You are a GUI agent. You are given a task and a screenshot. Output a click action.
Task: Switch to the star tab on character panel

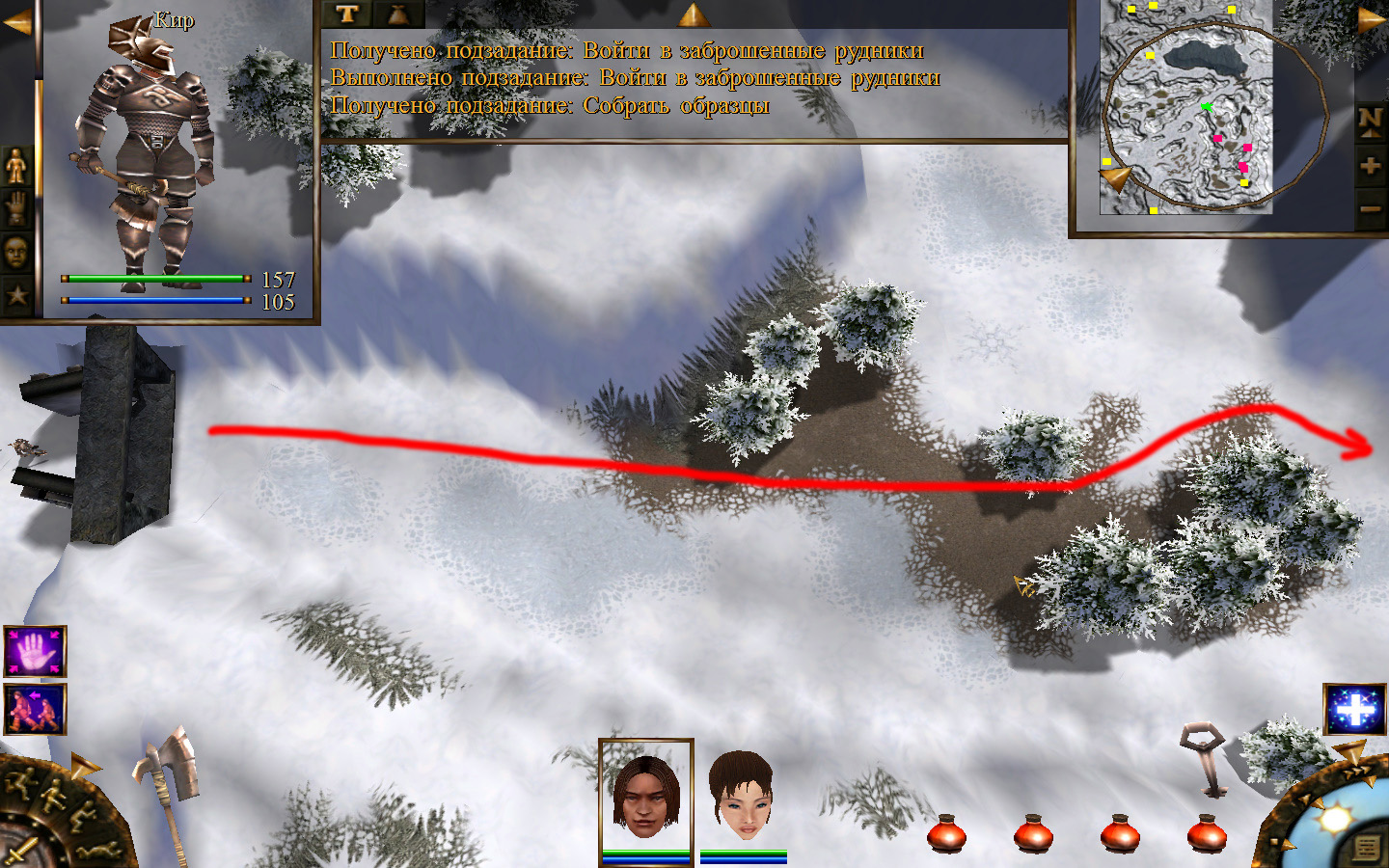(x=16, y=294)
